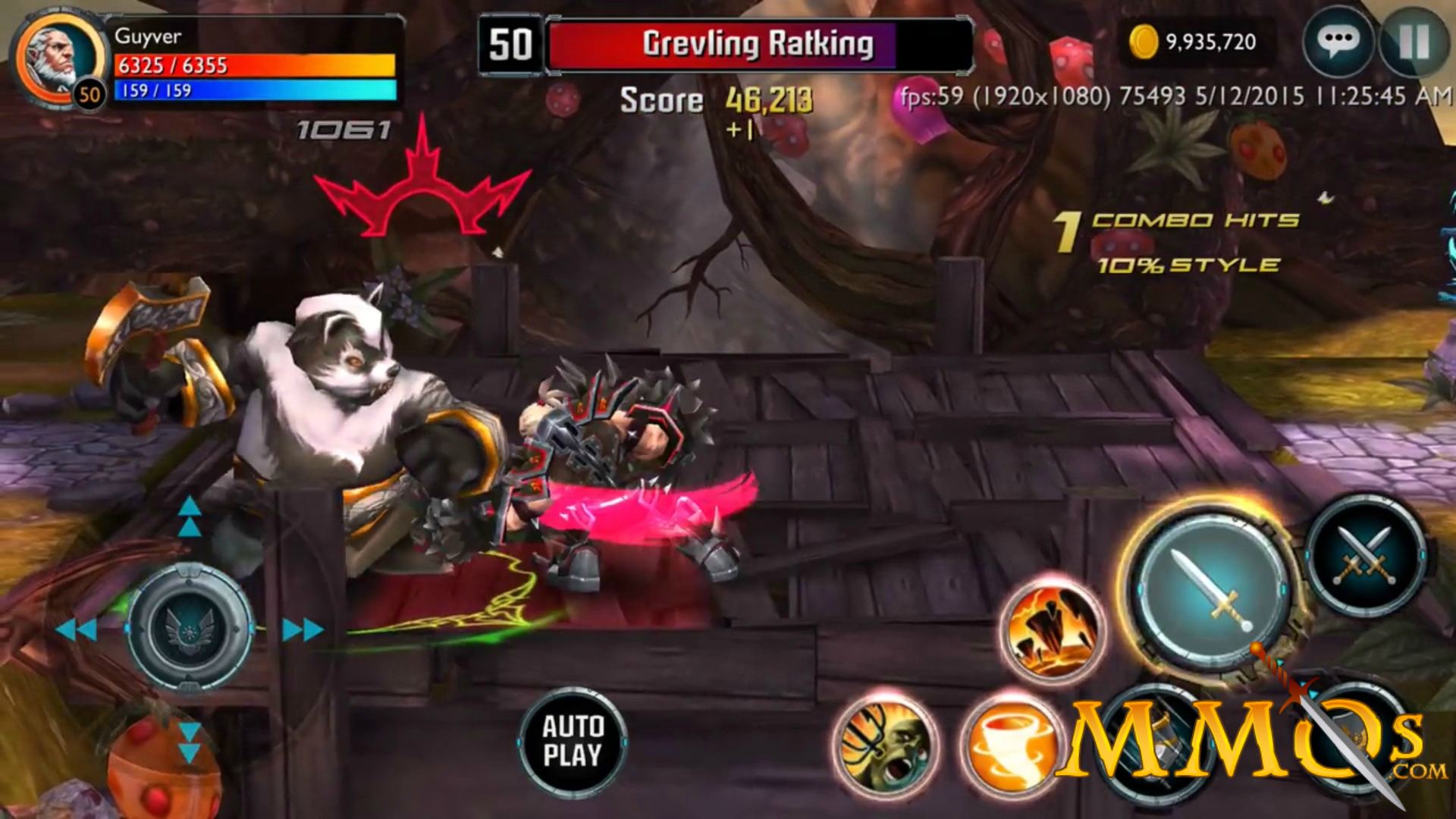Trigger the orange whirlwind skill
This screenshot has width=1456, height=819.
[1009, 745]
